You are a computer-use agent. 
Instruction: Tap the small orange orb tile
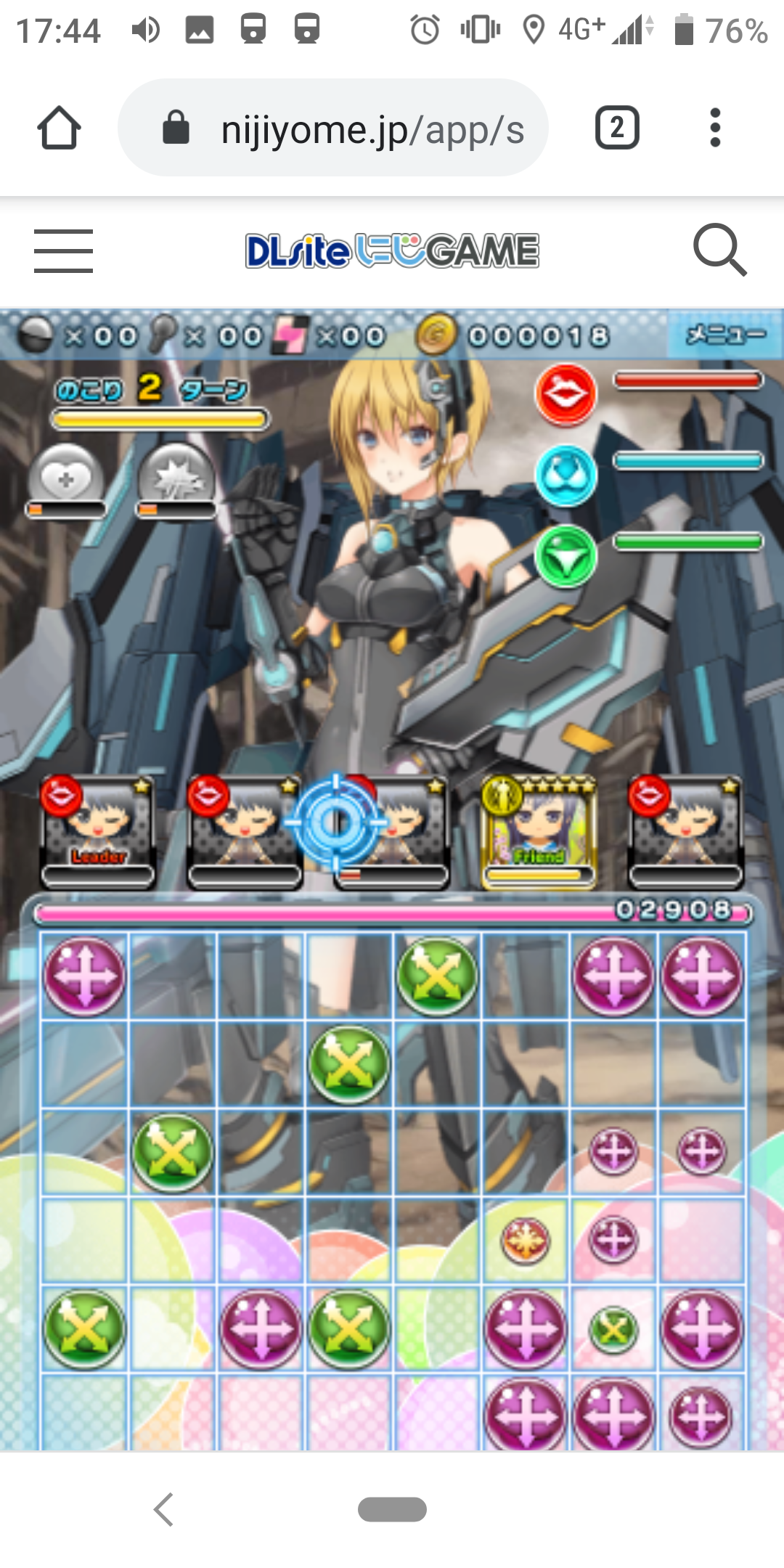(525, 1240)
